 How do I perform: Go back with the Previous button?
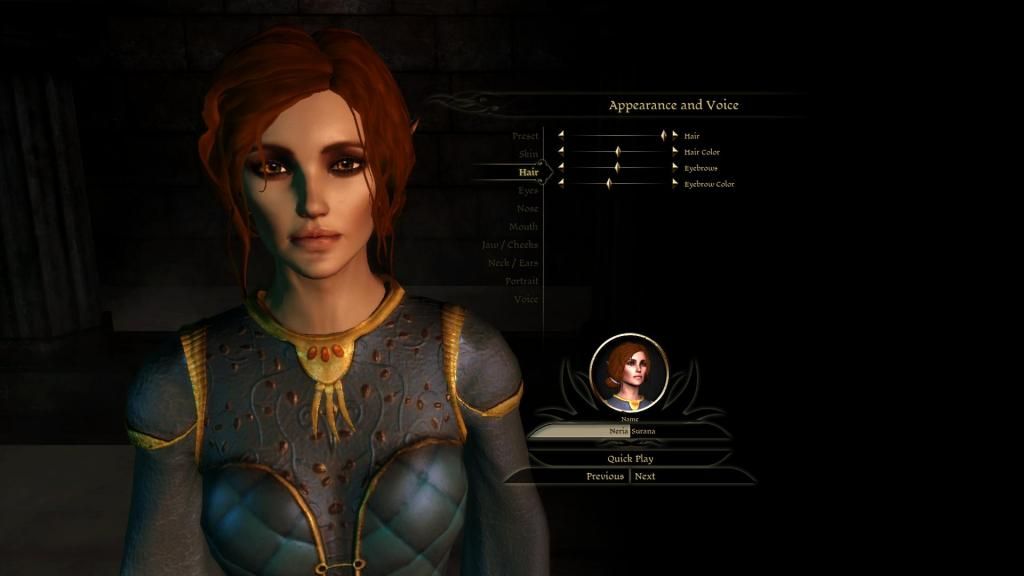coord(604,476)
